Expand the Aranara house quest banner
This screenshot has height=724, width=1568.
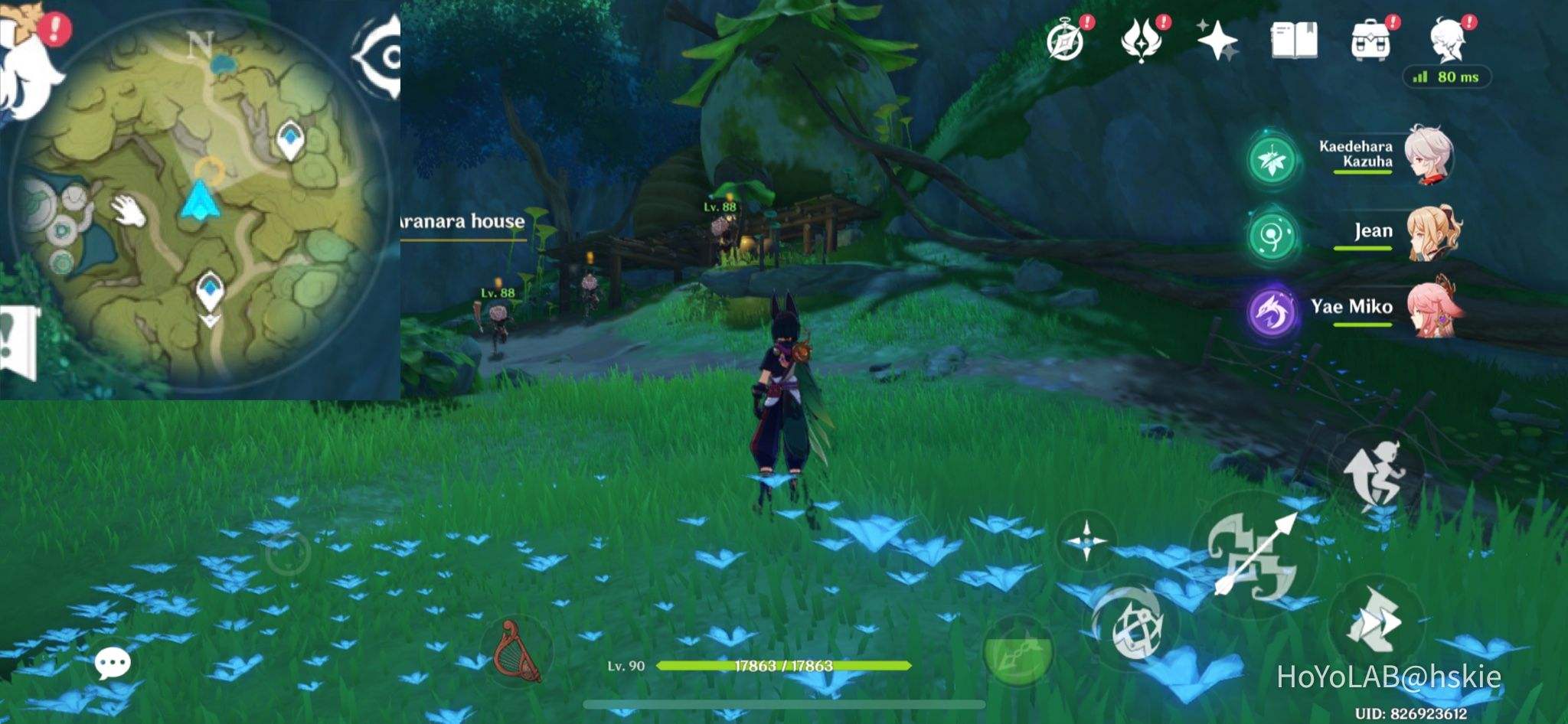point(458,223)
